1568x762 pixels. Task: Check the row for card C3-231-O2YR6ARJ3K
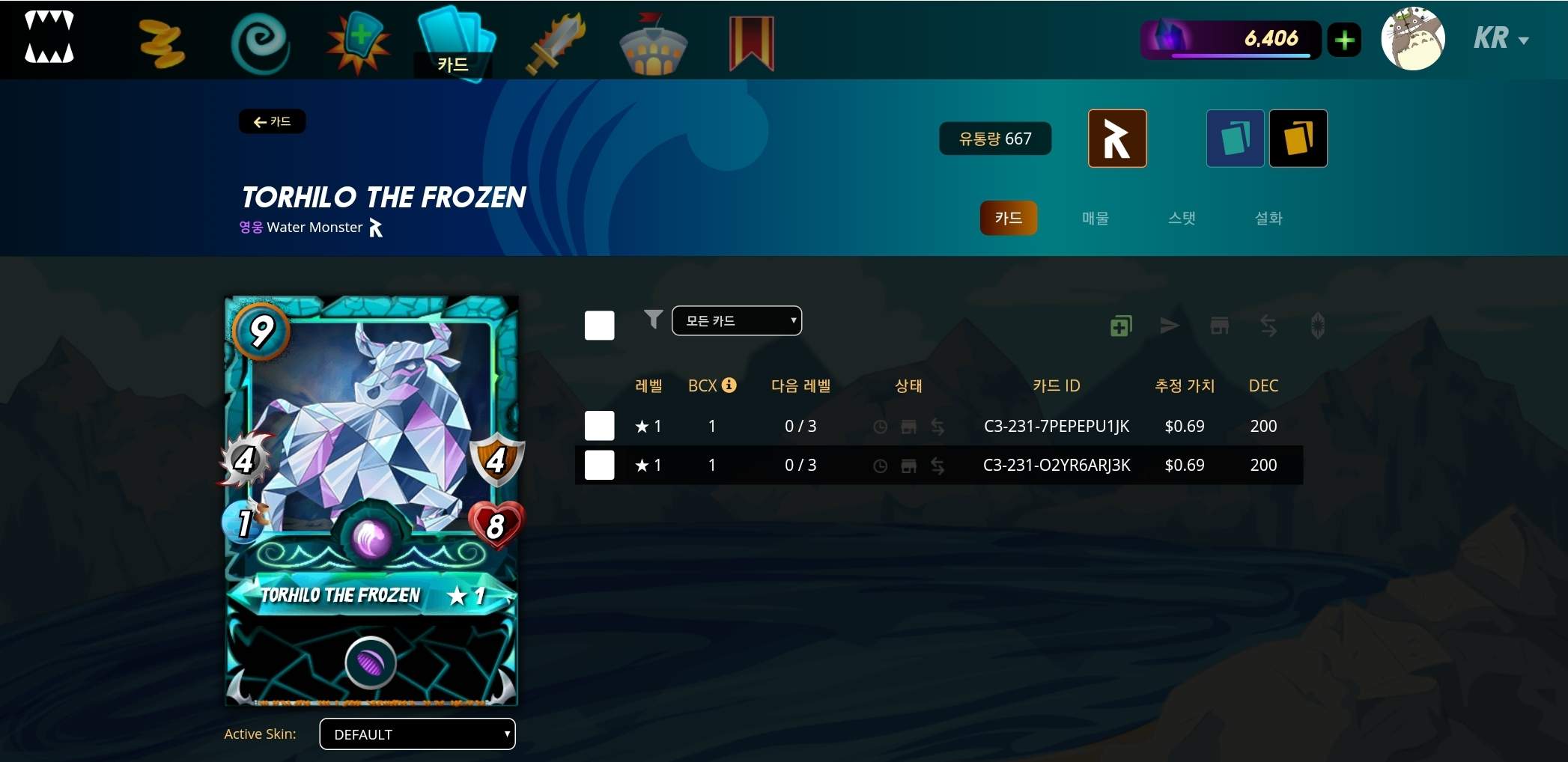(x=598, y=464)
